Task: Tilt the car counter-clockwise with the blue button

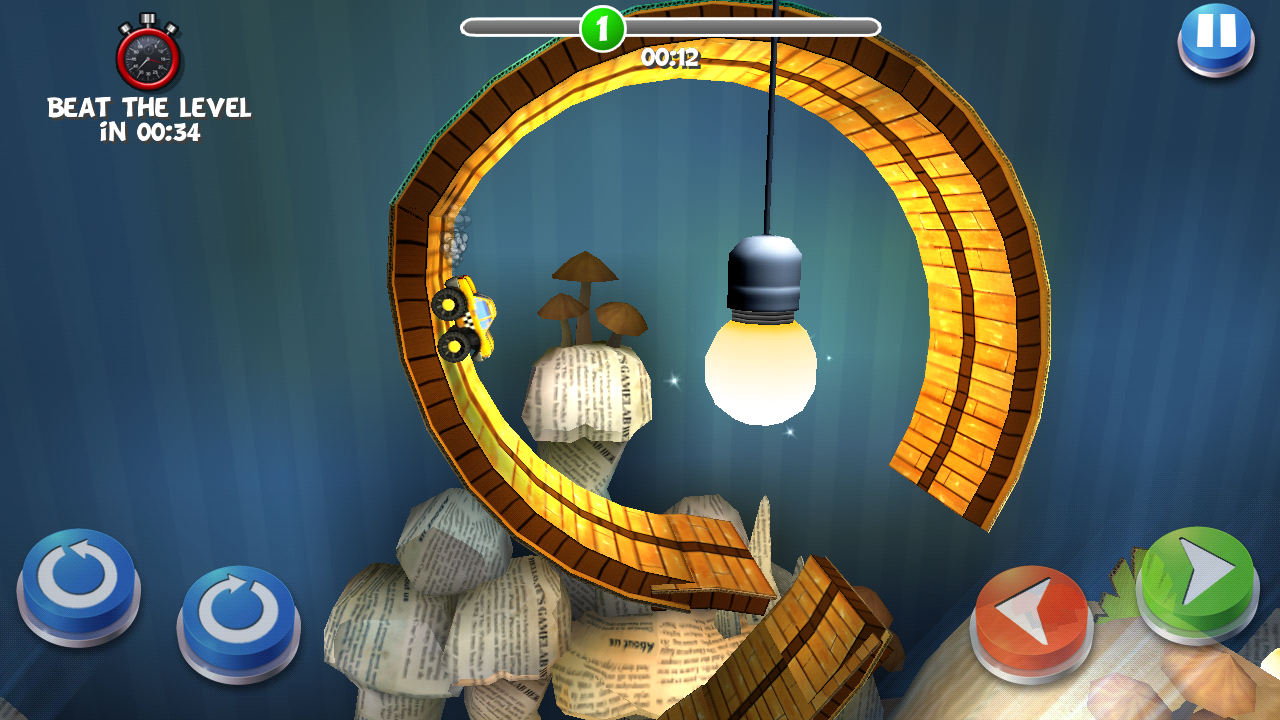Action: coord(78,578)
